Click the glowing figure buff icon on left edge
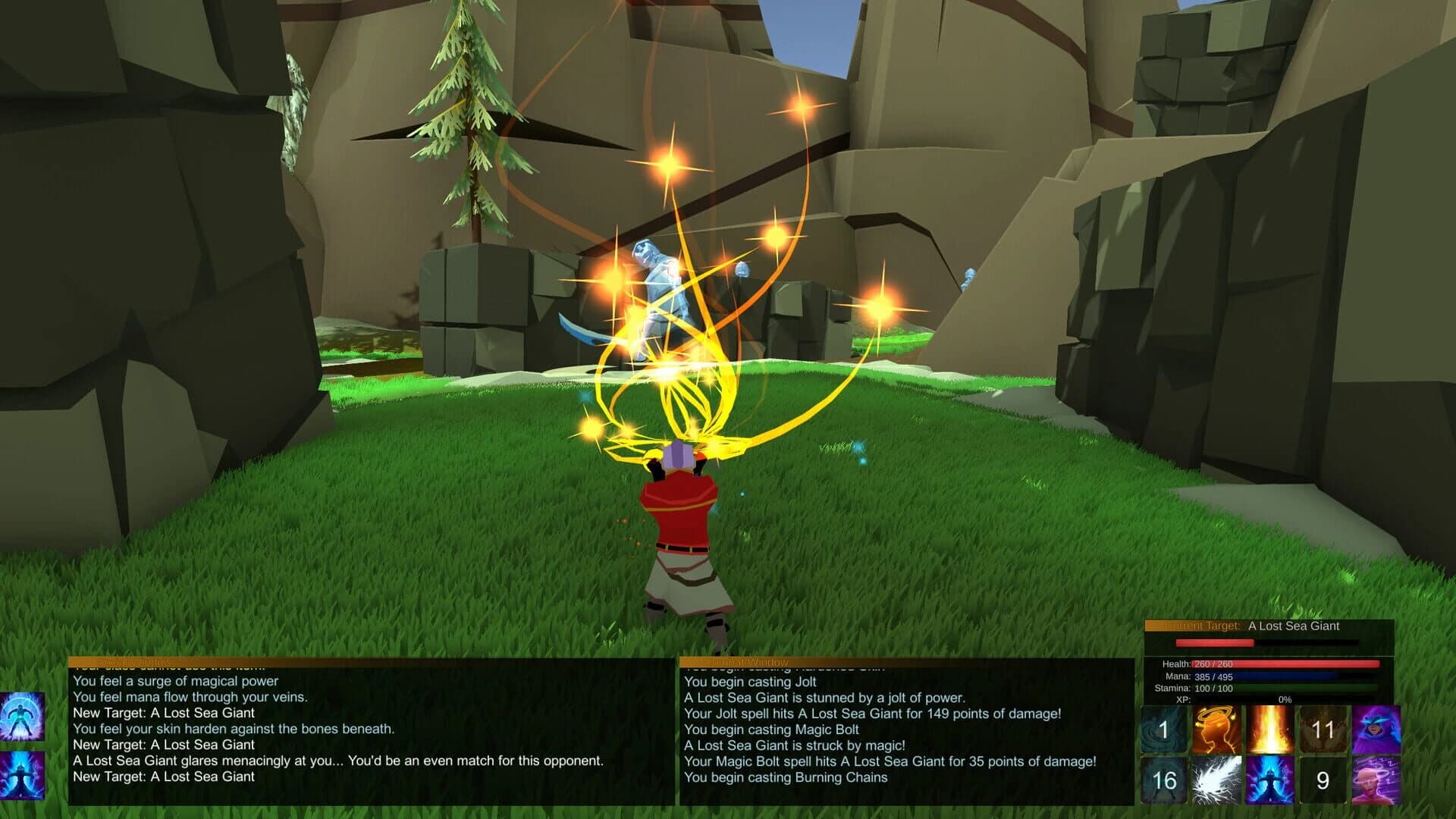1456x819 pixels. pos(23,717)
